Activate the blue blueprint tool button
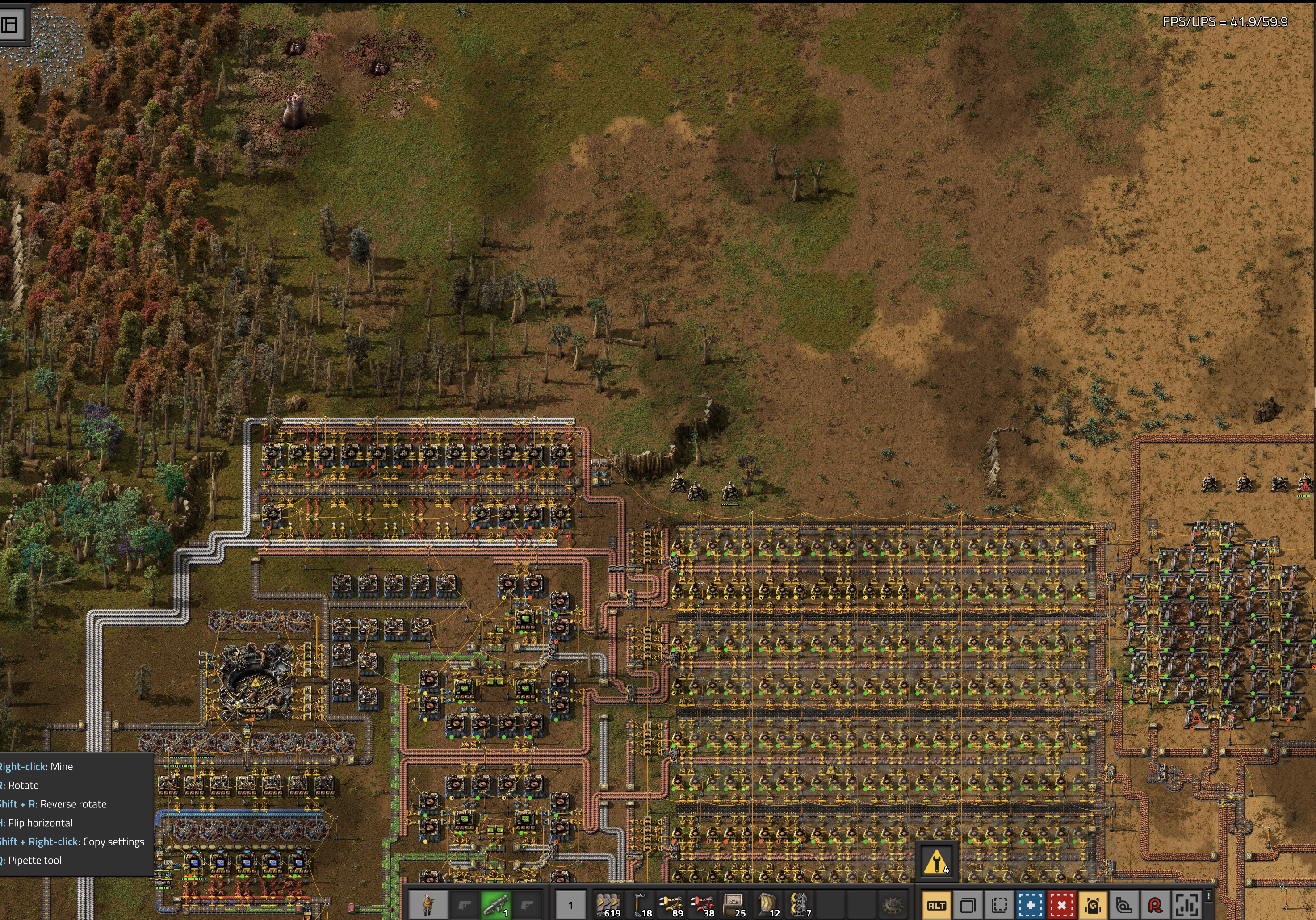The width and height of the screenshot is (1316, 920). (1030, 906)
